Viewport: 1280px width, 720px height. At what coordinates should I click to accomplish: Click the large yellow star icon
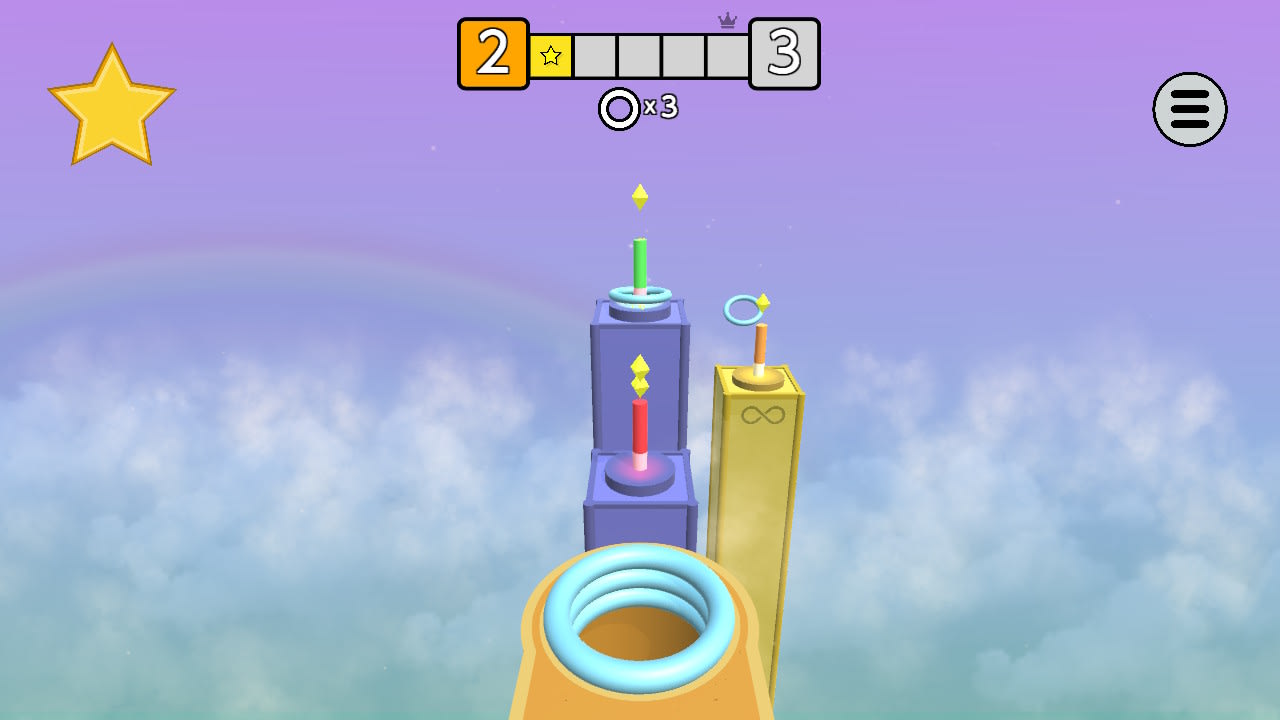(x=112, y=104)
